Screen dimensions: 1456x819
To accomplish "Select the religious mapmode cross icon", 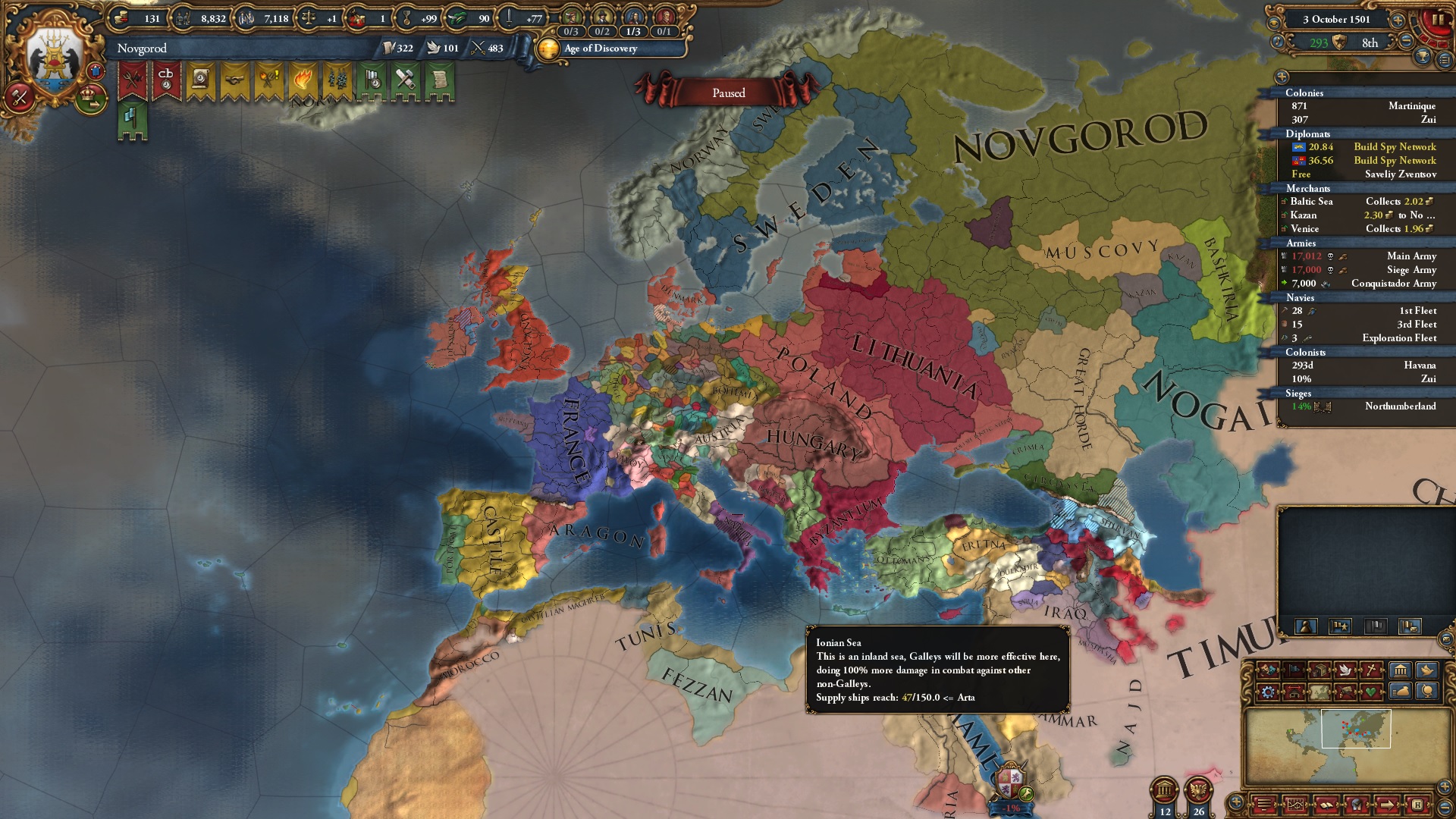I will point(1370,670).
